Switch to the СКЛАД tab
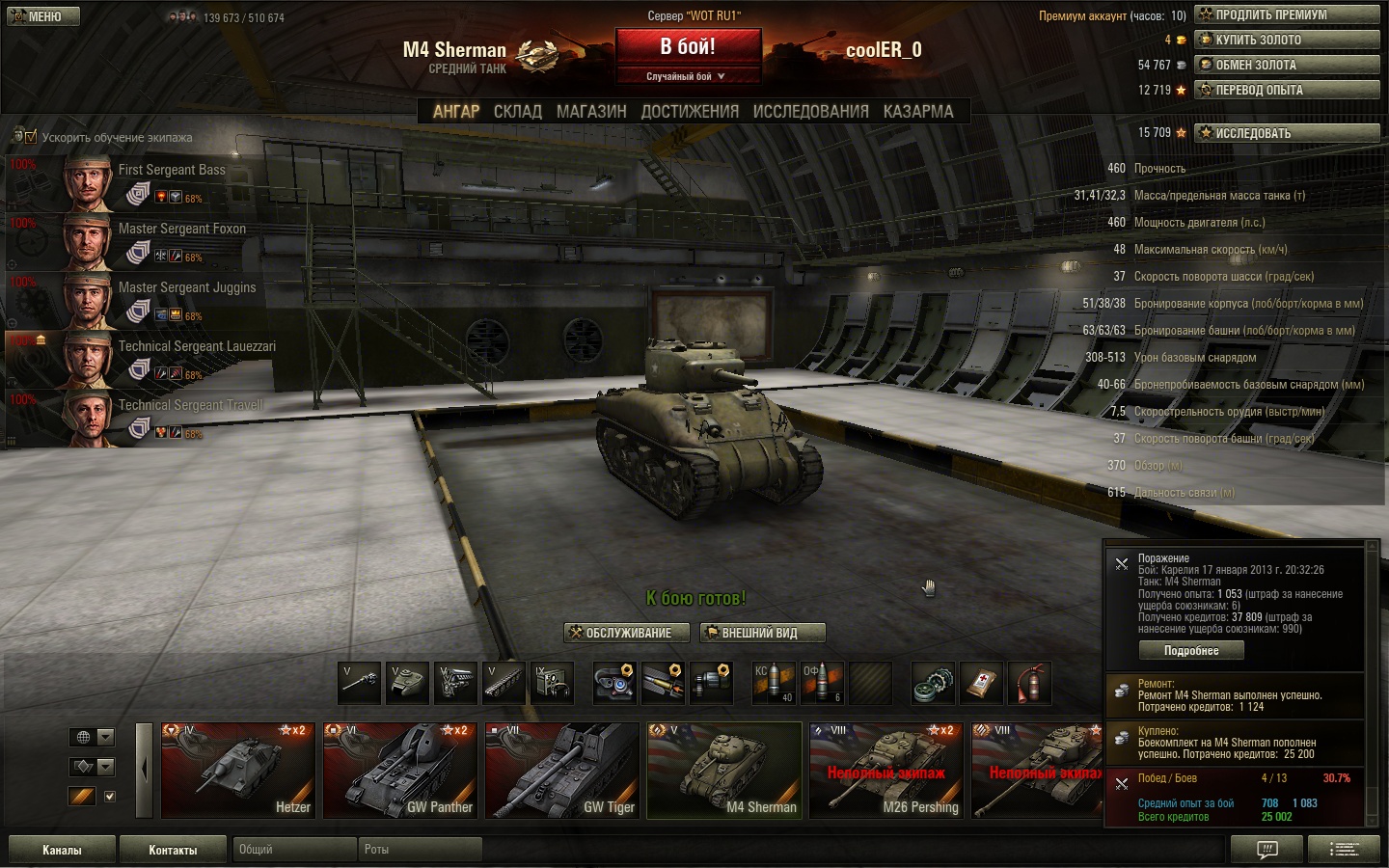 [x=518, y=112]
